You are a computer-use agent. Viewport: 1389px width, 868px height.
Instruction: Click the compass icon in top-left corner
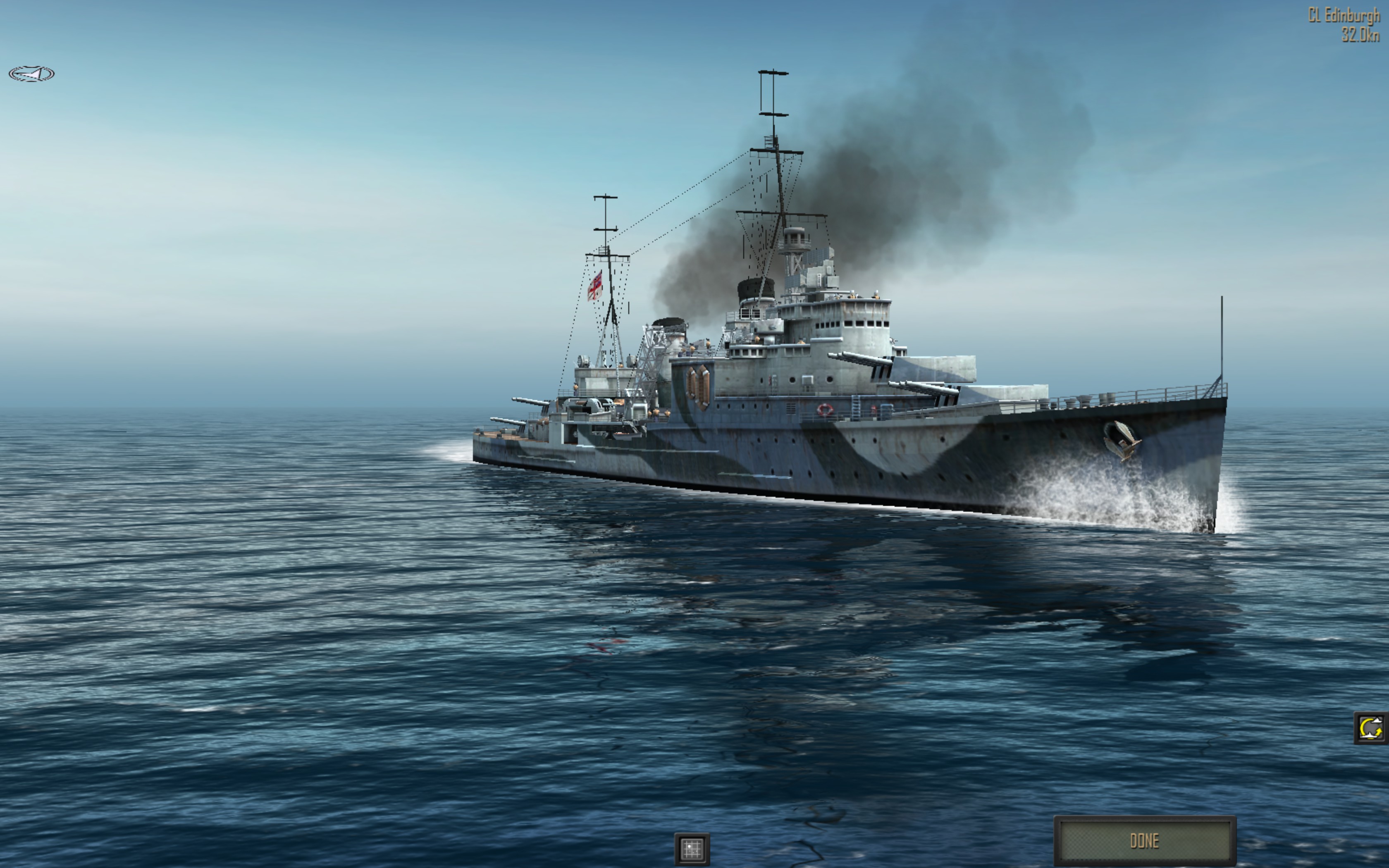(31, 74)
